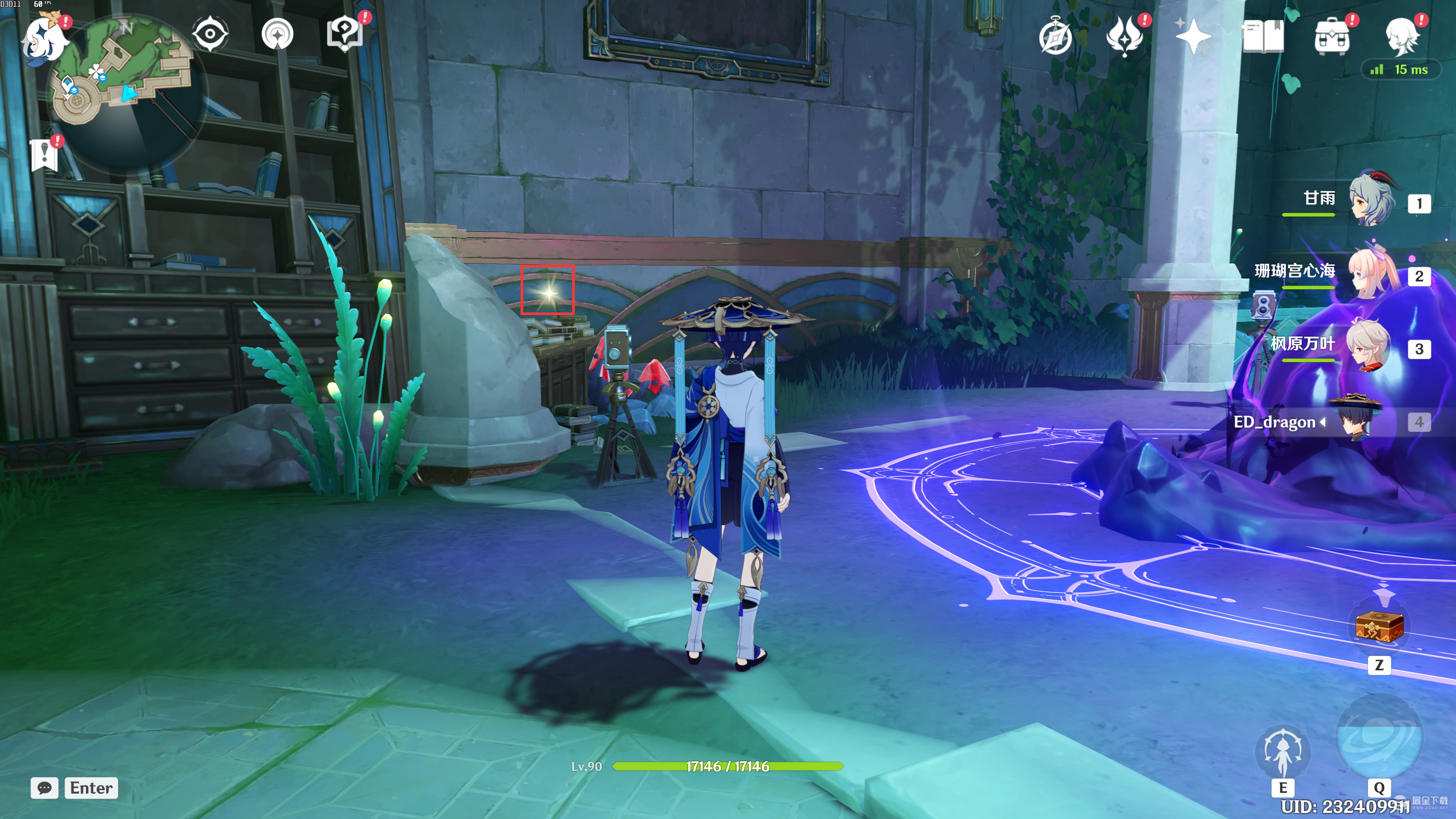The image size is (1456, 819).
Task: Select the ED_dragon party slot
Action: coord(1357,421)
